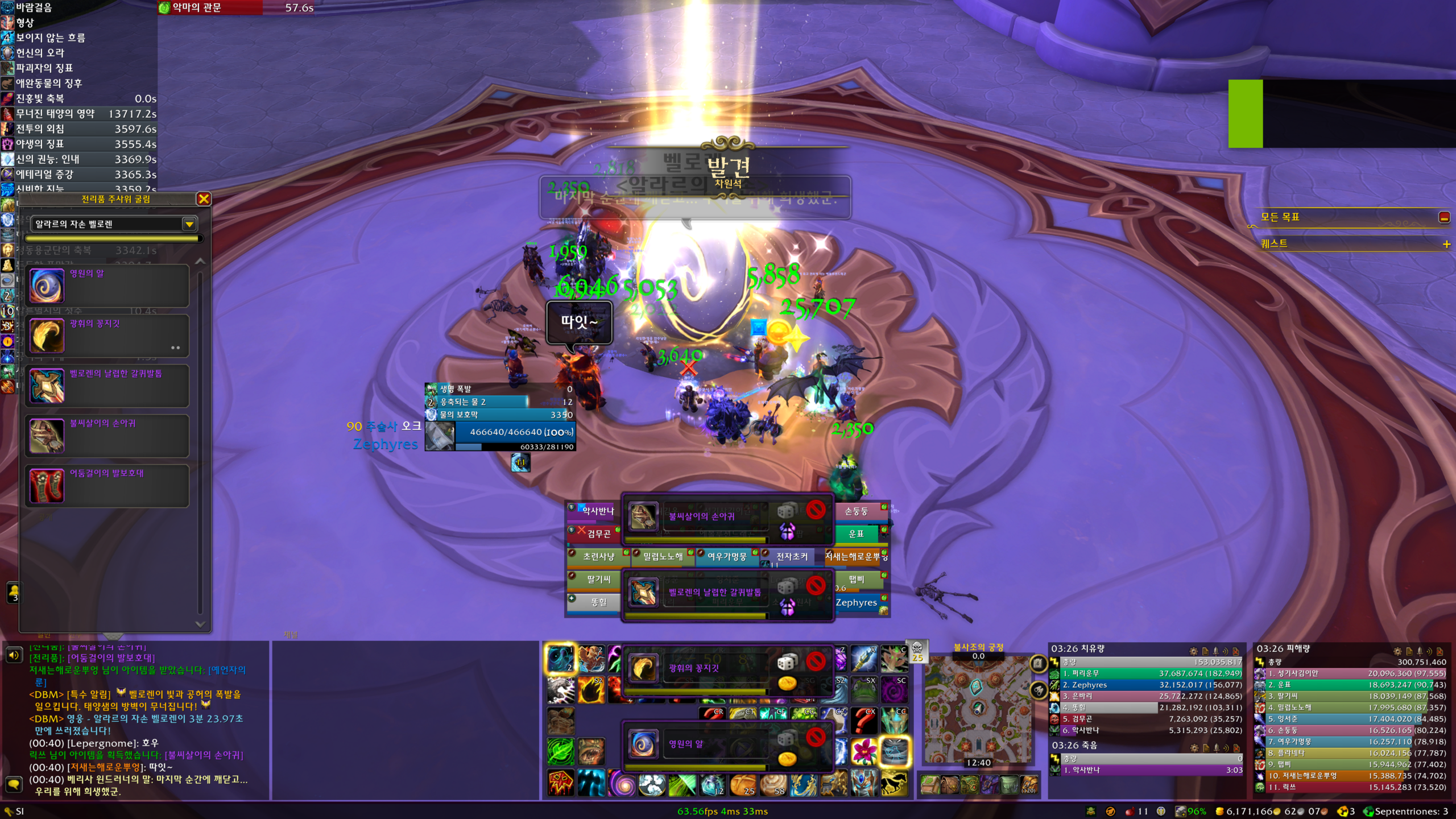Pass on the 영원의 알 roll
This screenshot has width=1456, height=819.
click(x=816, y=737)
